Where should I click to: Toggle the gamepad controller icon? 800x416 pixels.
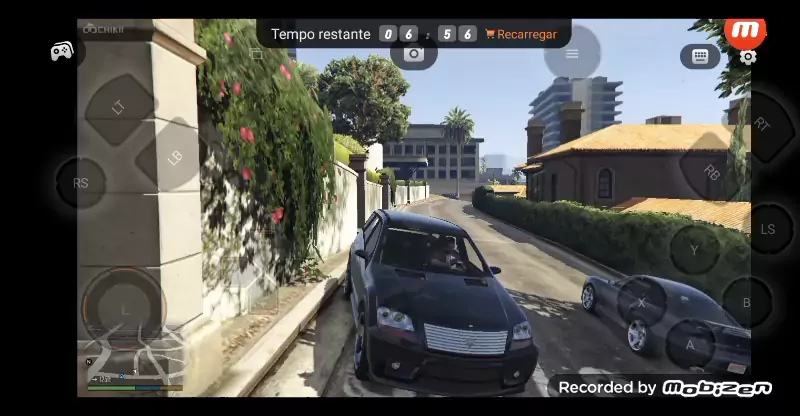[62, 50]
